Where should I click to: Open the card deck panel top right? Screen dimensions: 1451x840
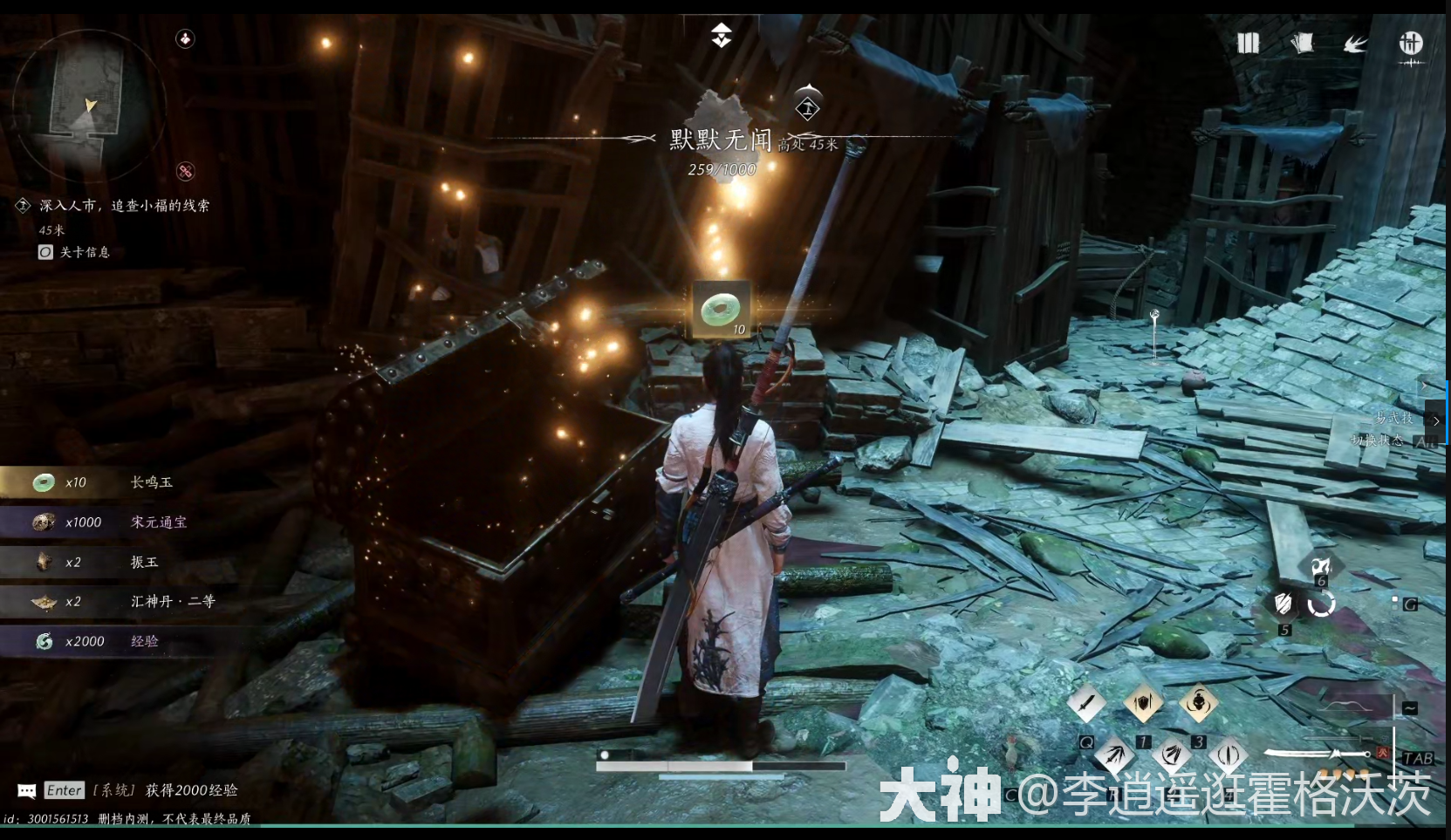[1303, 44]
